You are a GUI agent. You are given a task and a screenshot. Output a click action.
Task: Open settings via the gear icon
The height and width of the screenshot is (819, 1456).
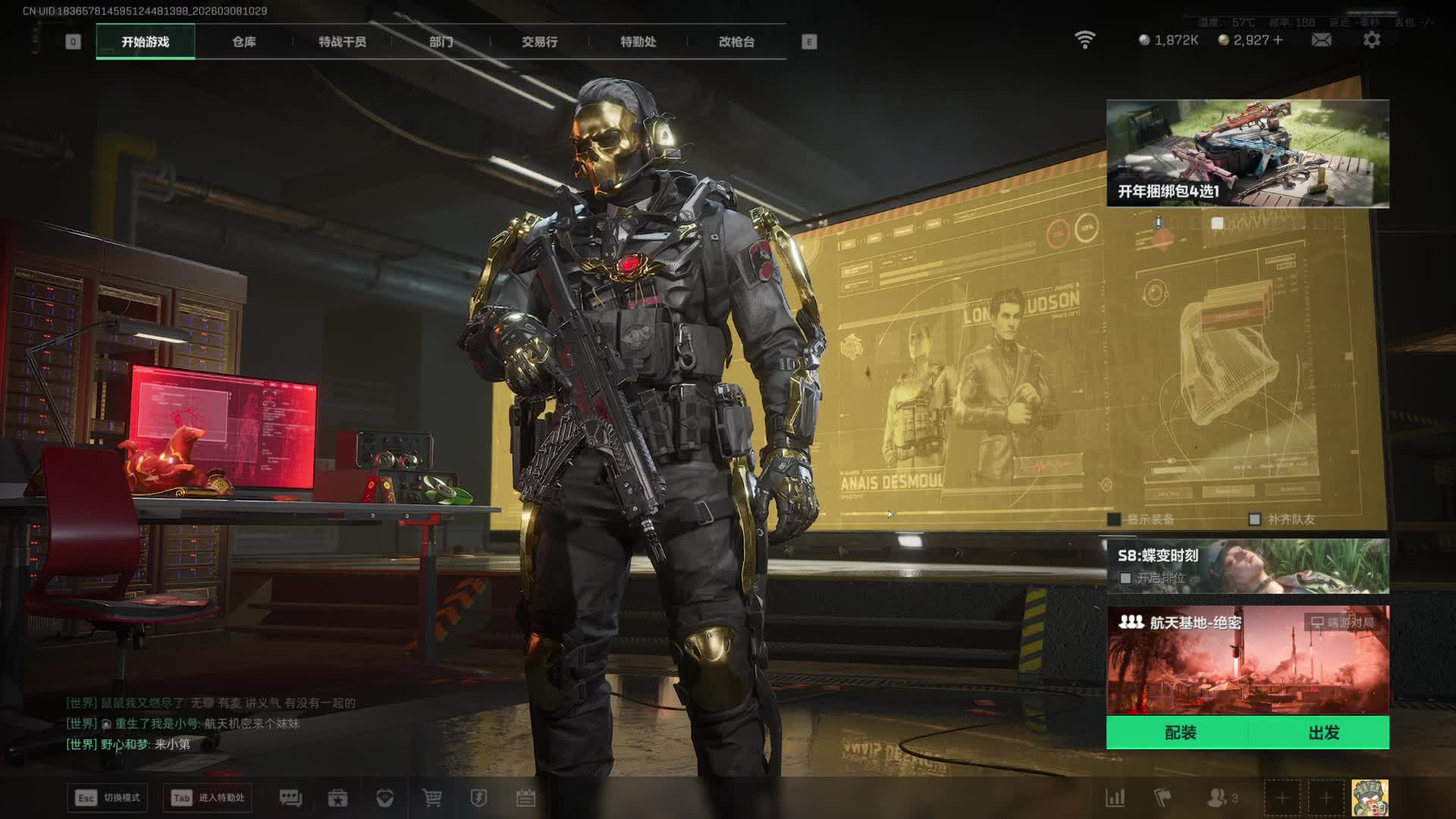pos(1371,40)
